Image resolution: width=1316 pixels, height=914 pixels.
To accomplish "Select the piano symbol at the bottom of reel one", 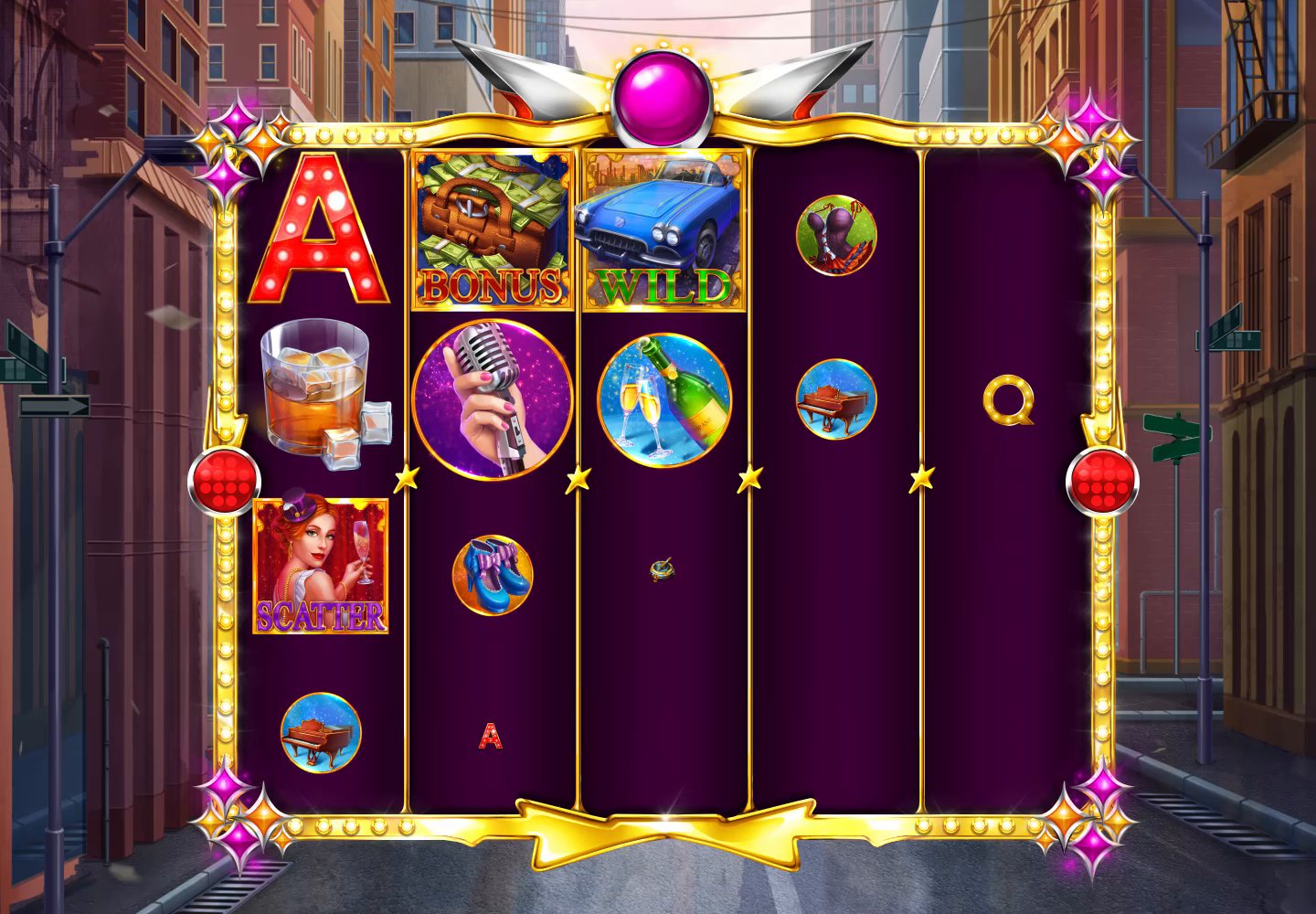I will point(322,731).
